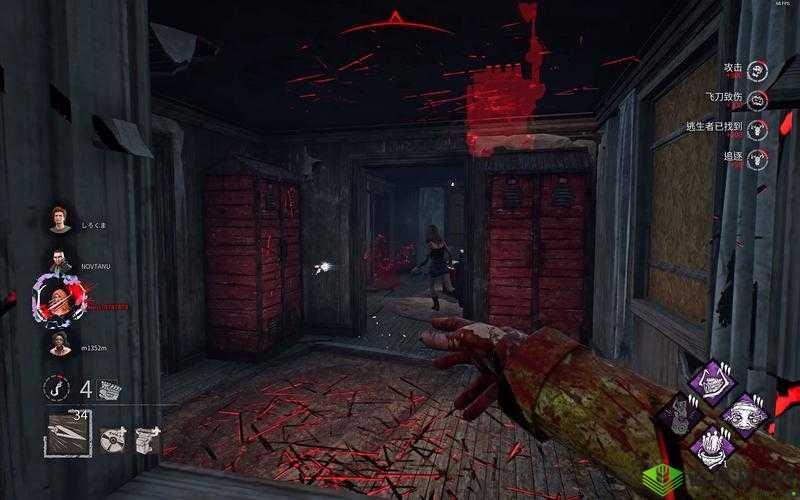Select the throwing knives power slot
Image resolution: width=800 pixels, height=500 pixels.
pos(68,435)
